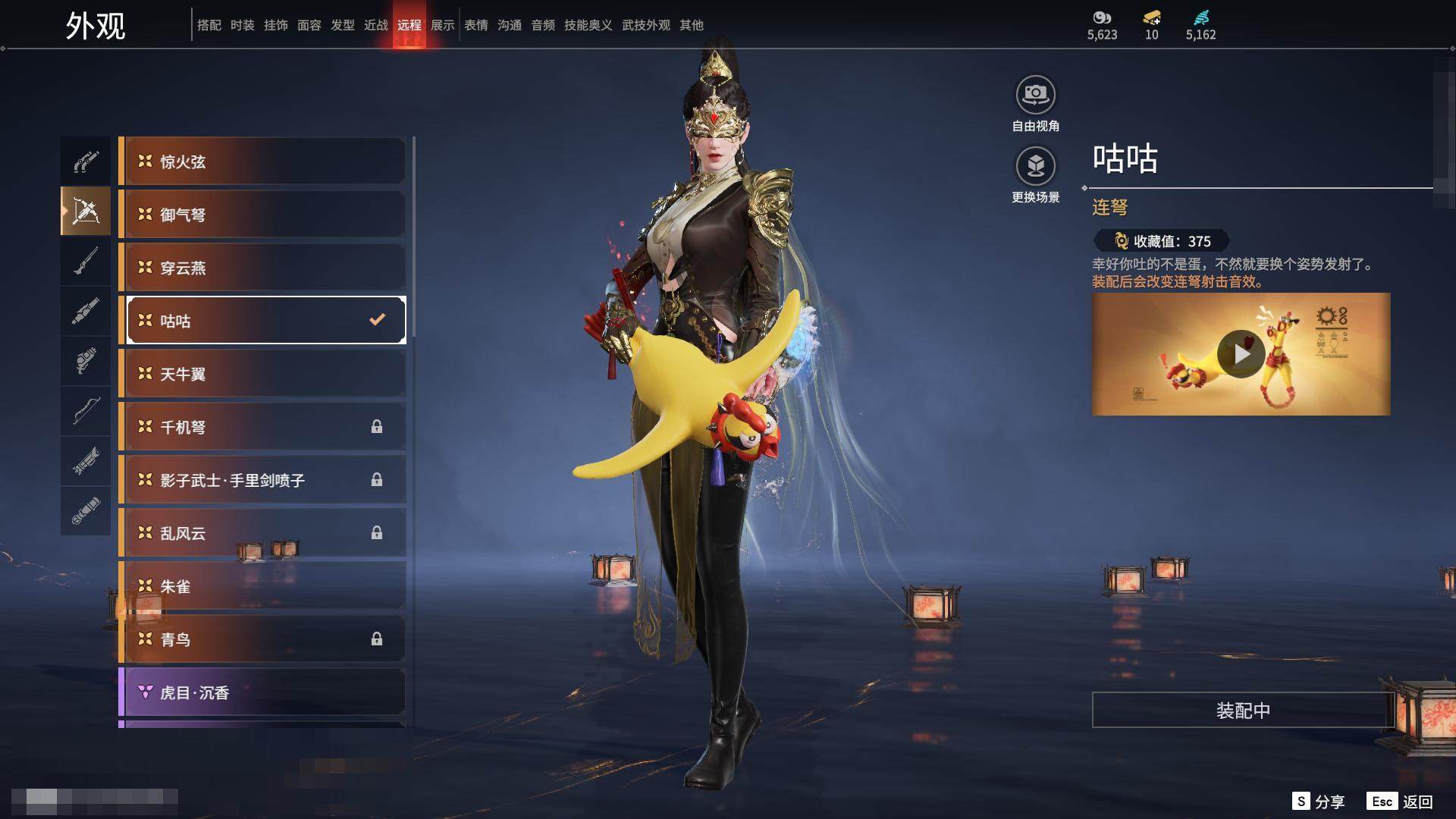Toggle the 自由视角 free camera
The width and height of the screenshot is (1456, 819).
click(1035, 96)
